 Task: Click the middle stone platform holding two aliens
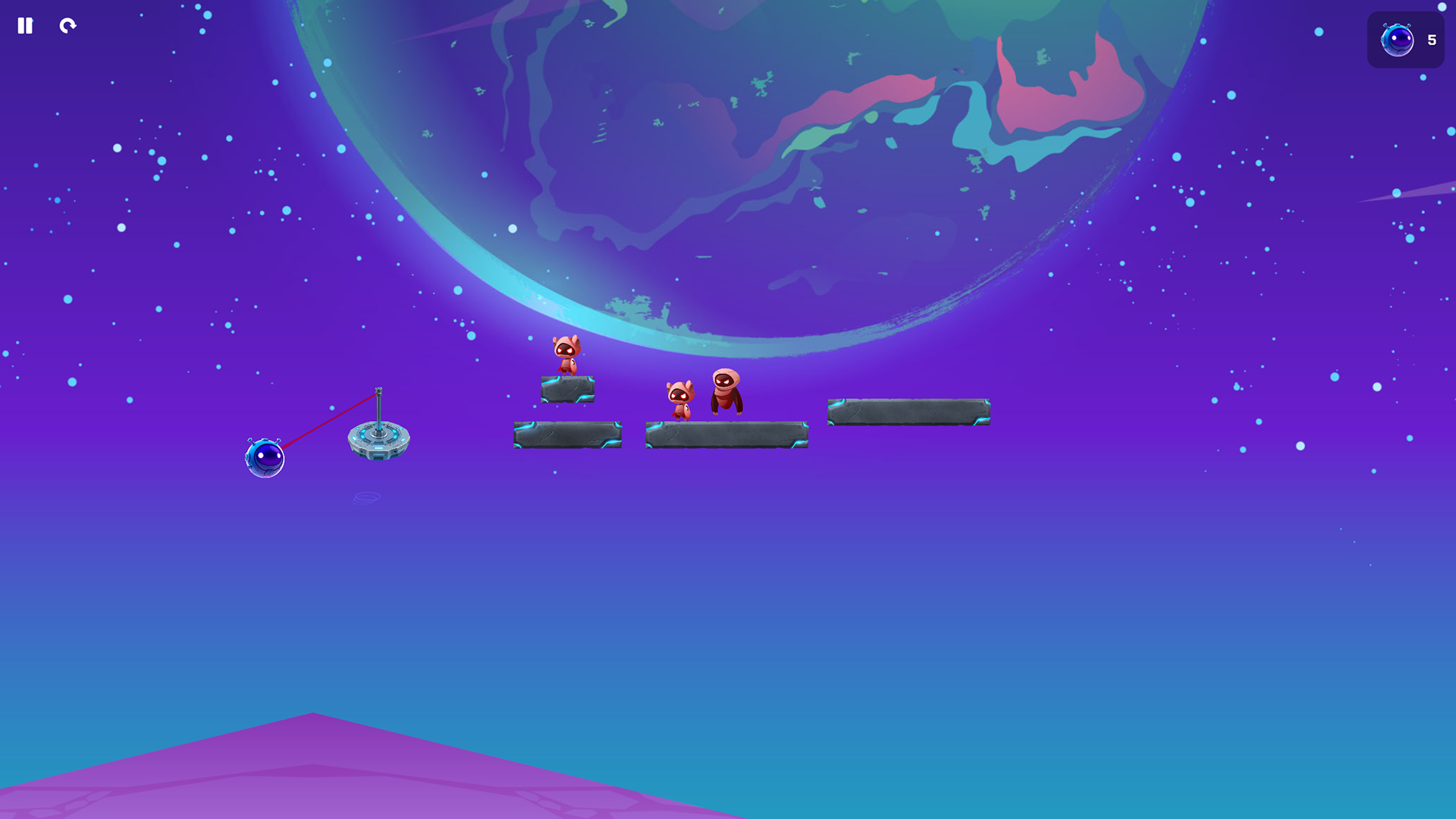(x=726, y=436)
